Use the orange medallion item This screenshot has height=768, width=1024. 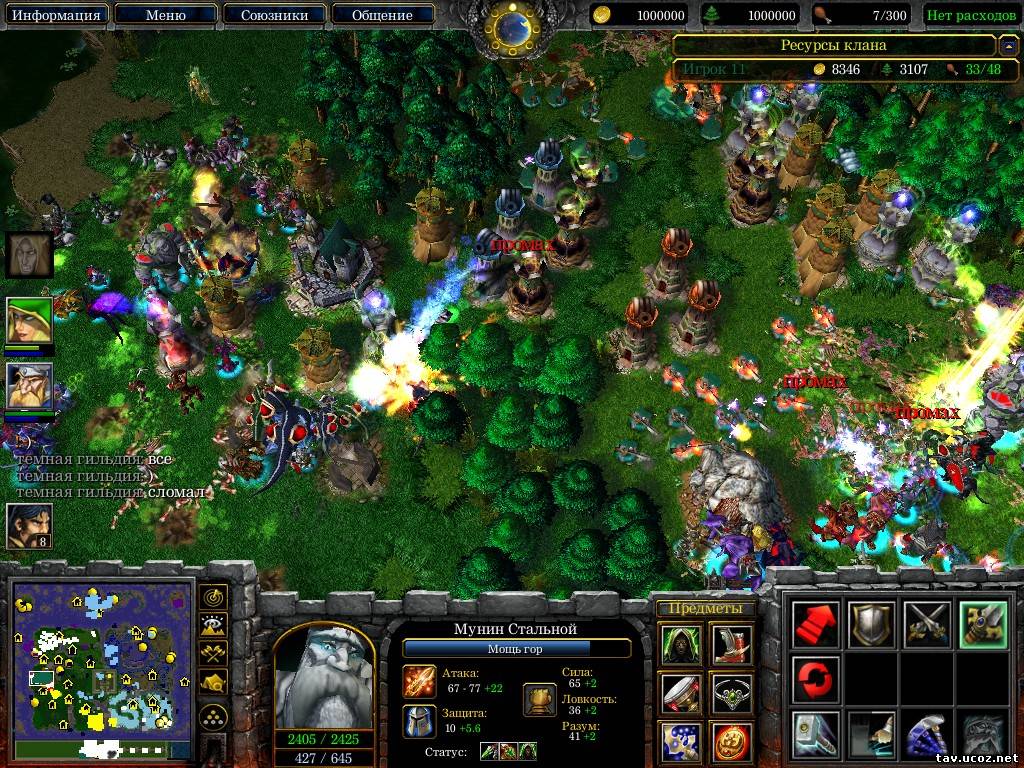click(x=732, y=740)
